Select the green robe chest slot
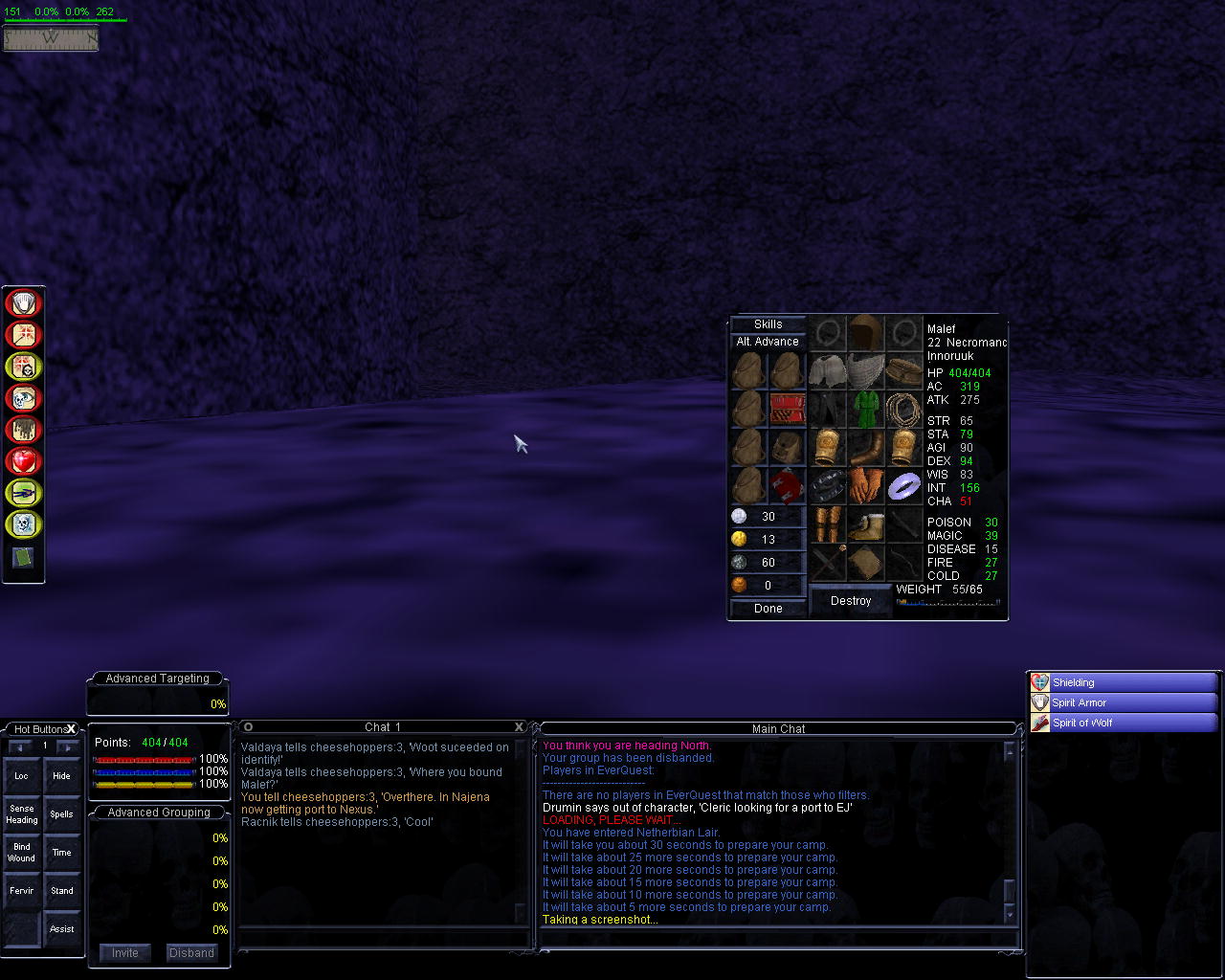Screen dimensions: 1225x980 coord(866,409)
